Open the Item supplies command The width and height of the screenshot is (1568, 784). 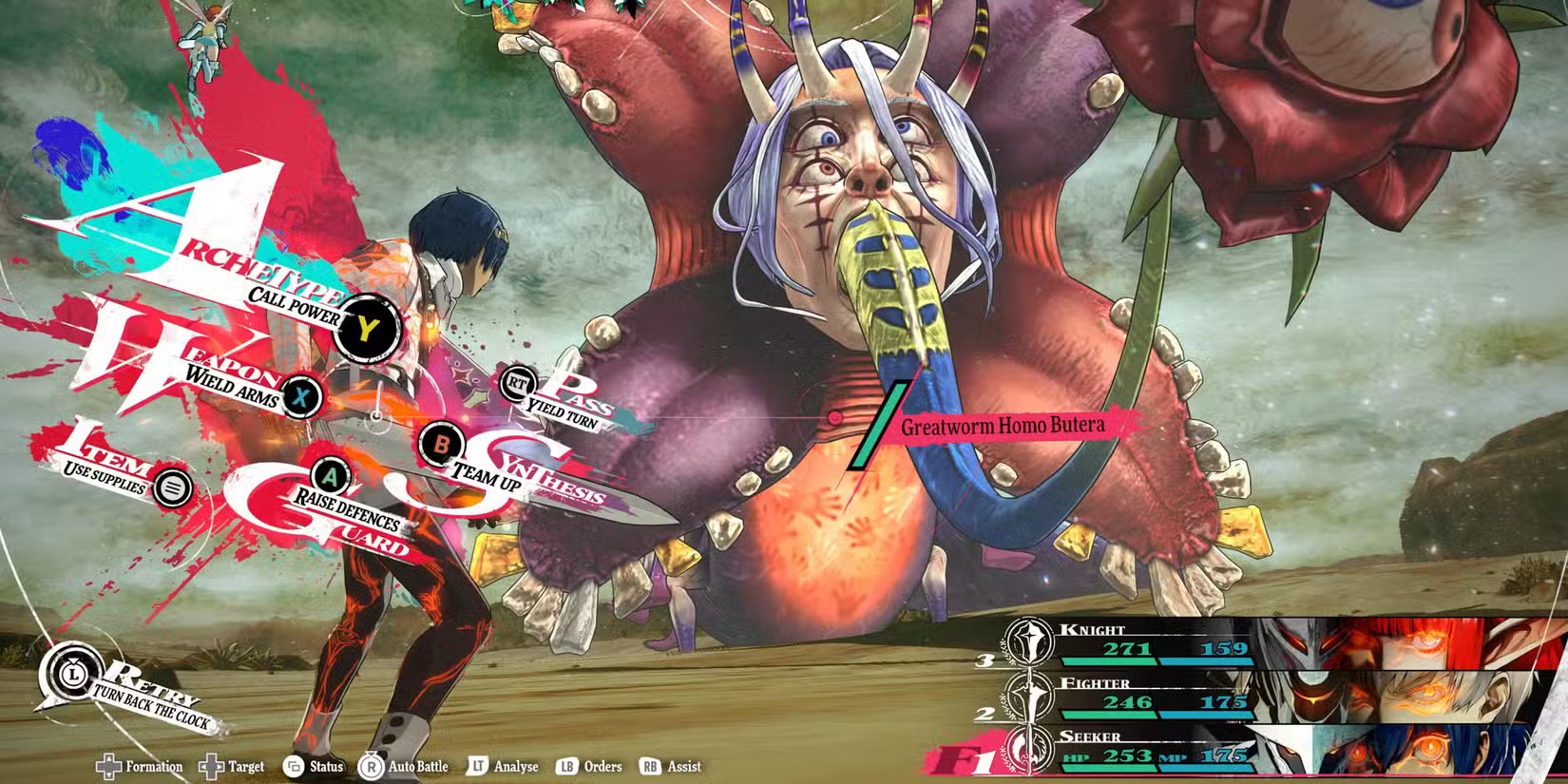pyautogui.click(x=172, y=488)
